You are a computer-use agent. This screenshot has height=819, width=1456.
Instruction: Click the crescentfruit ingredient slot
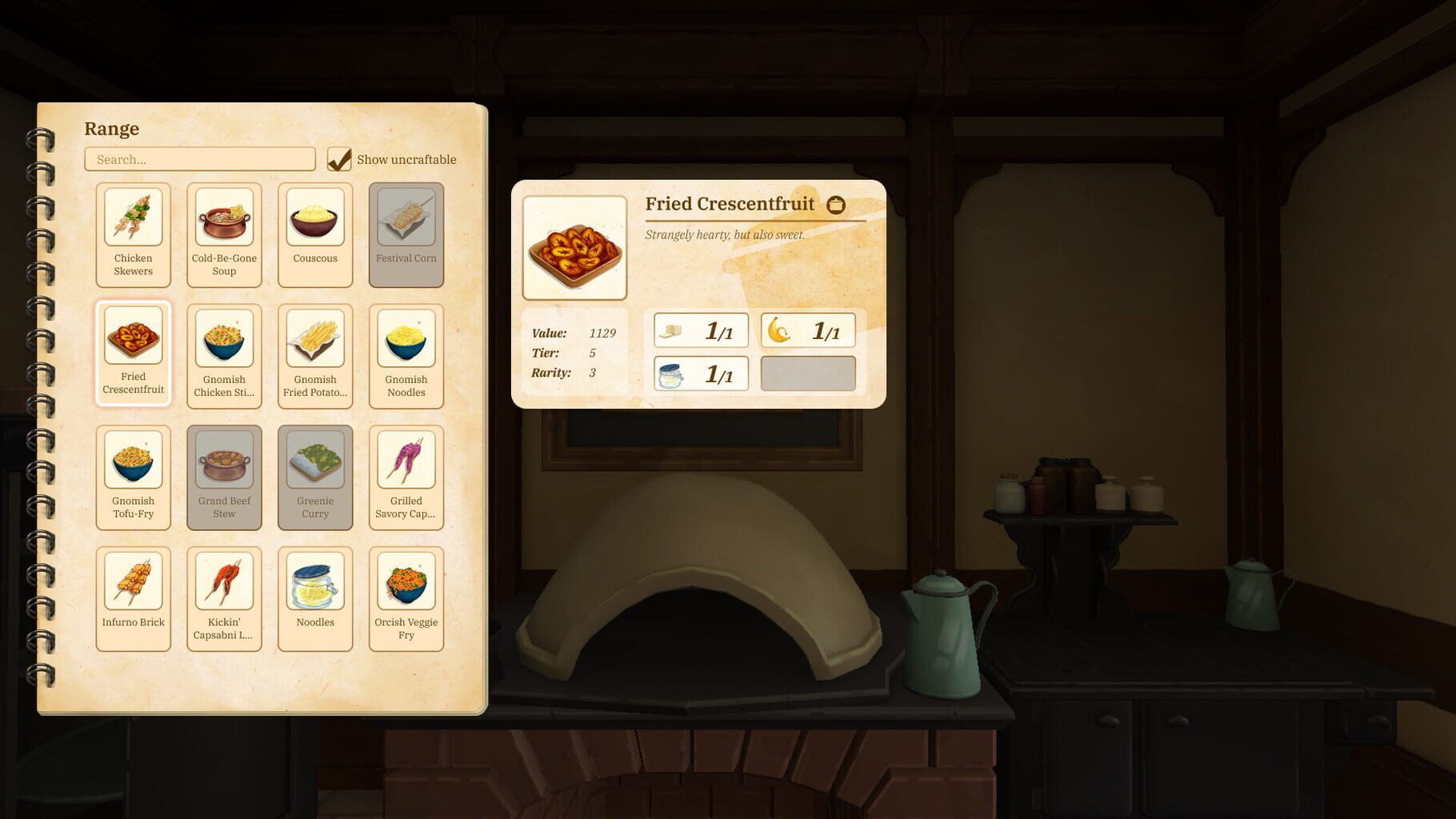tap(807, 329)
